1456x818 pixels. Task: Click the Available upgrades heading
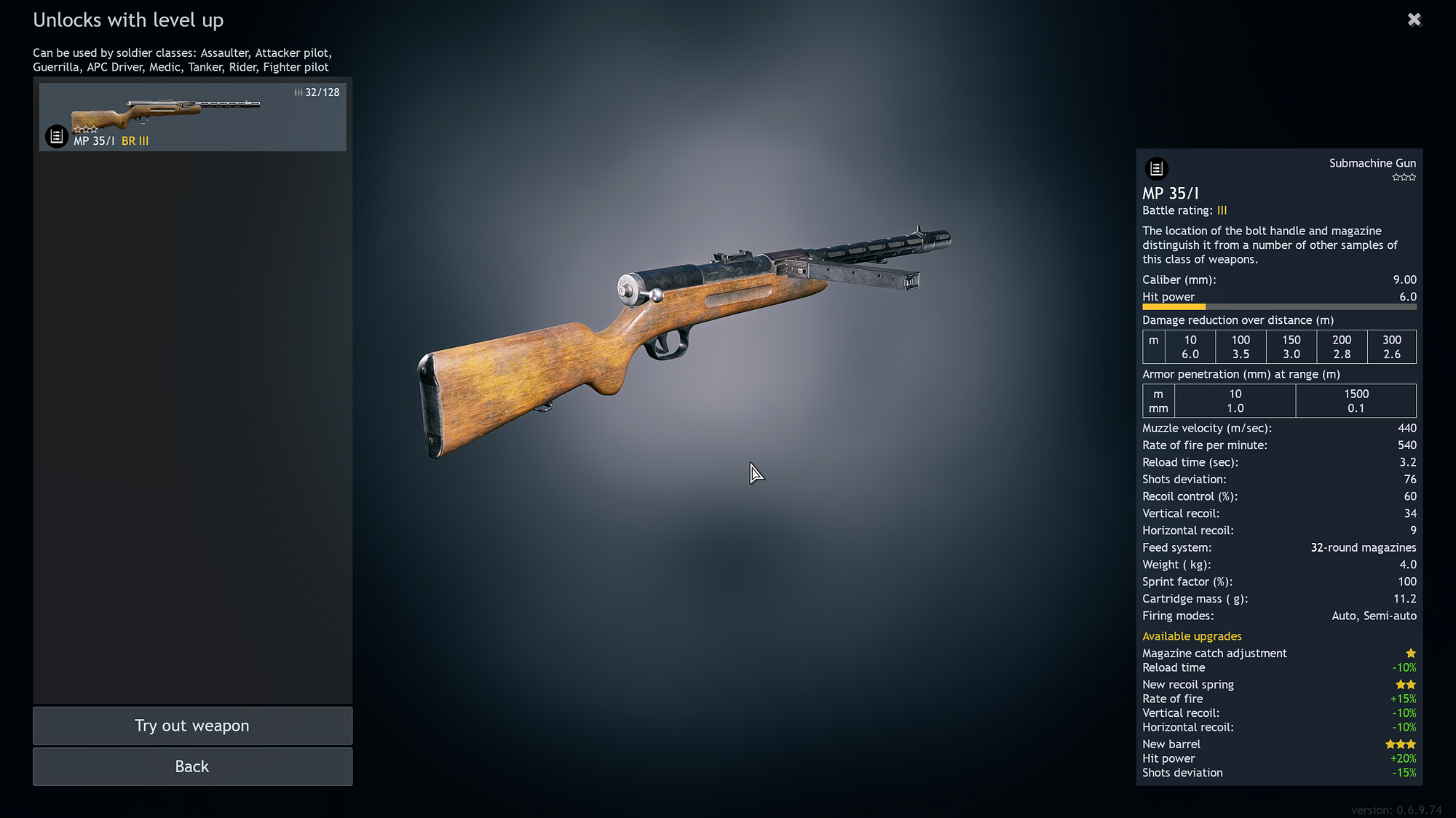(x=1192, y=636)
